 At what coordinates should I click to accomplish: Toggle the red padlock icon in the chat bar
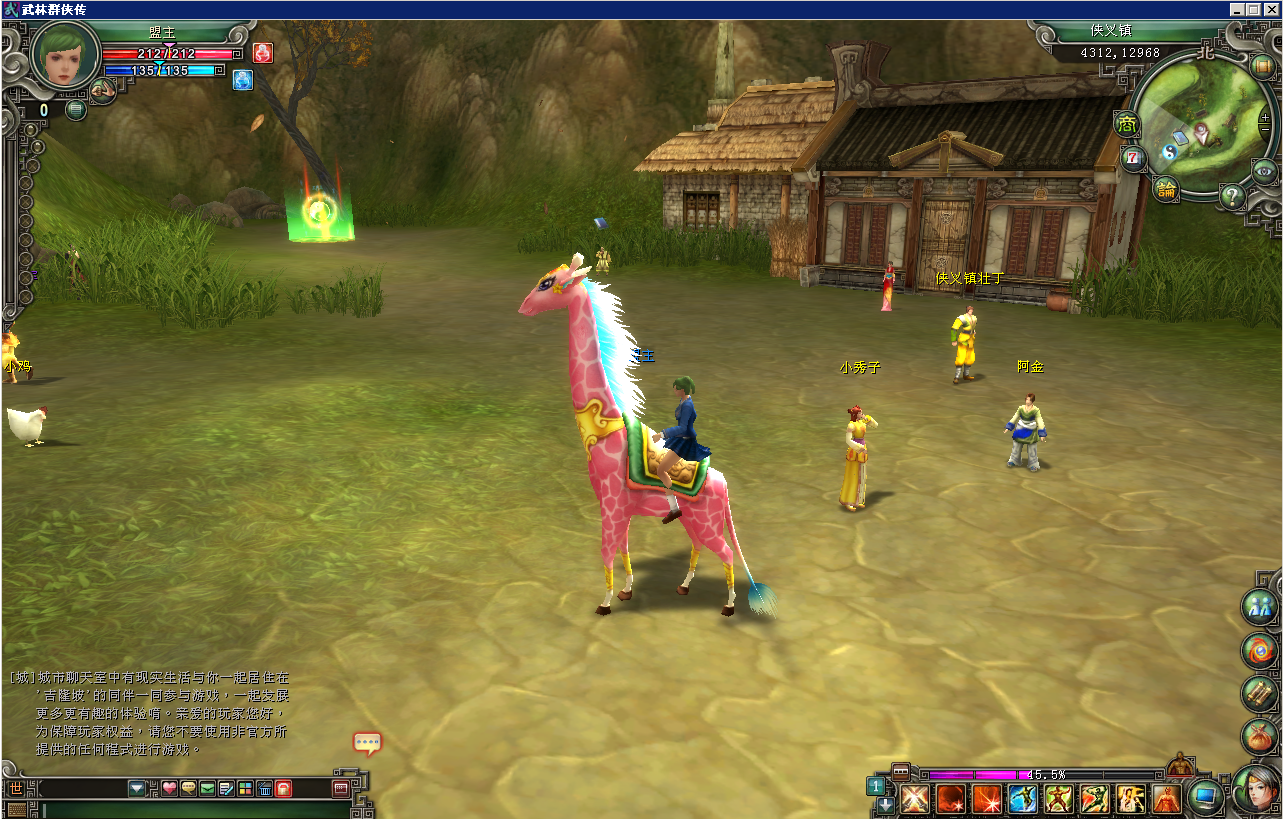click(283, 788)
